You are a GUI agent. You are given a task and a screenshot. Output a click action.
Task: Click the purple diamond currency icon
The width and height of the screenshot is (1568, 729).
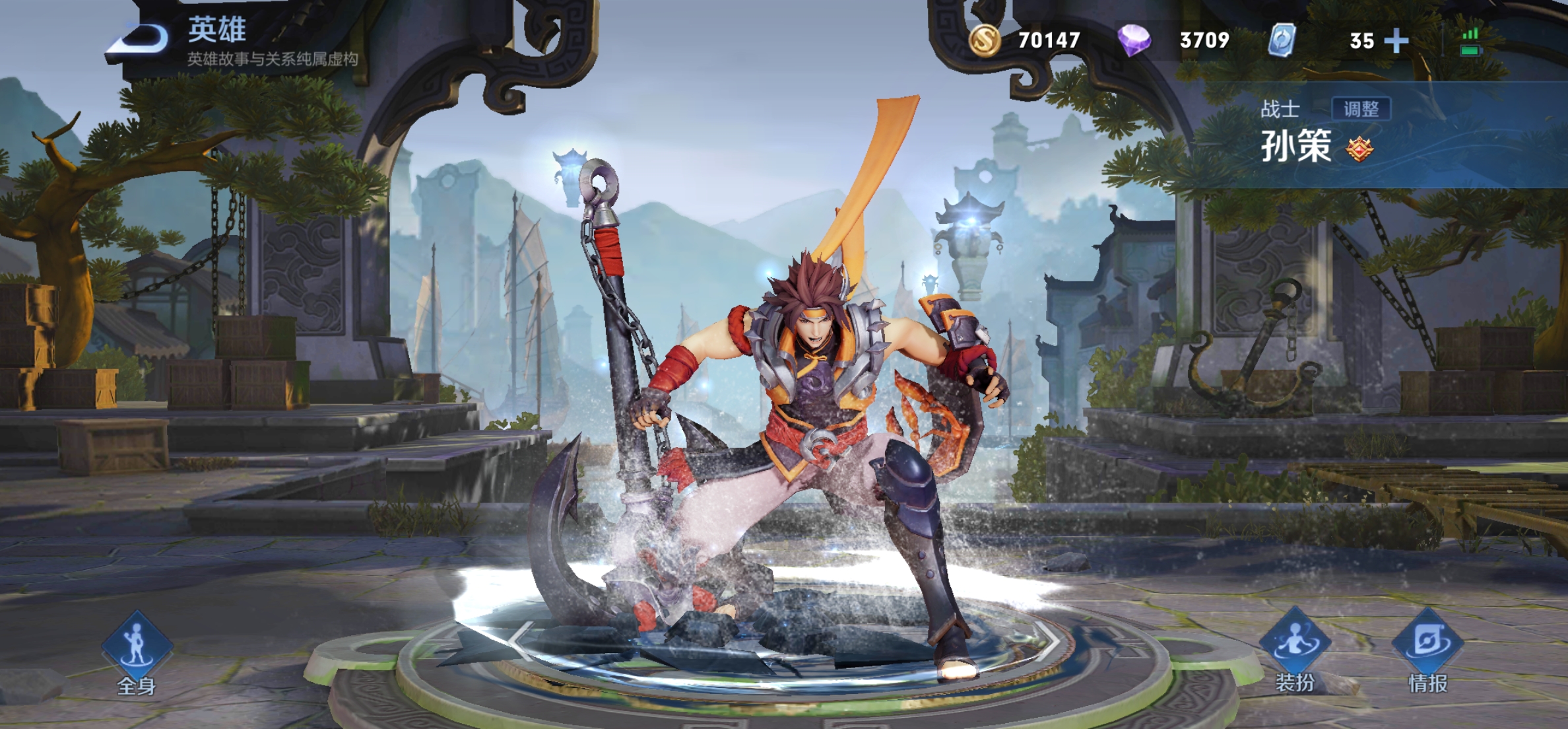tap(1134, 40)
